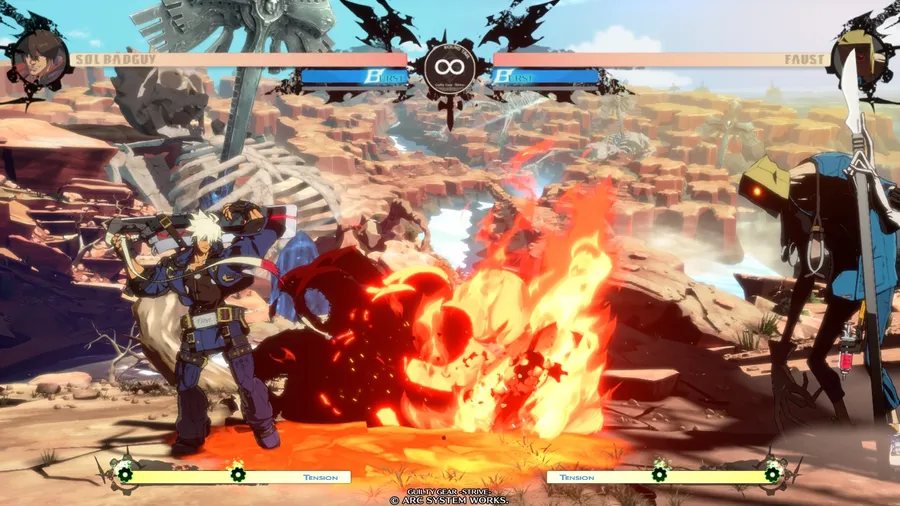Select Faust's character portrait
Viewport: 900px width, 506px height.
(859, 57)
